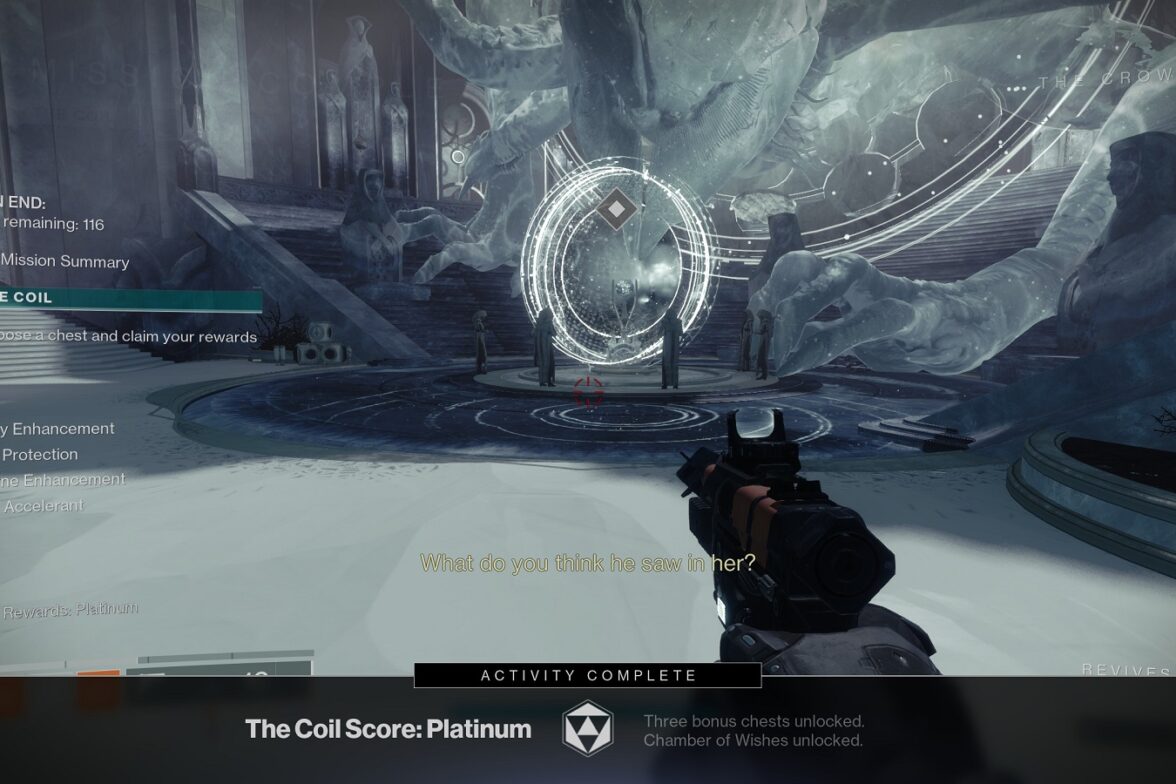Open the Mission Summary entry
Viewport: 1176px width, 784px height.
coord(66,262)
